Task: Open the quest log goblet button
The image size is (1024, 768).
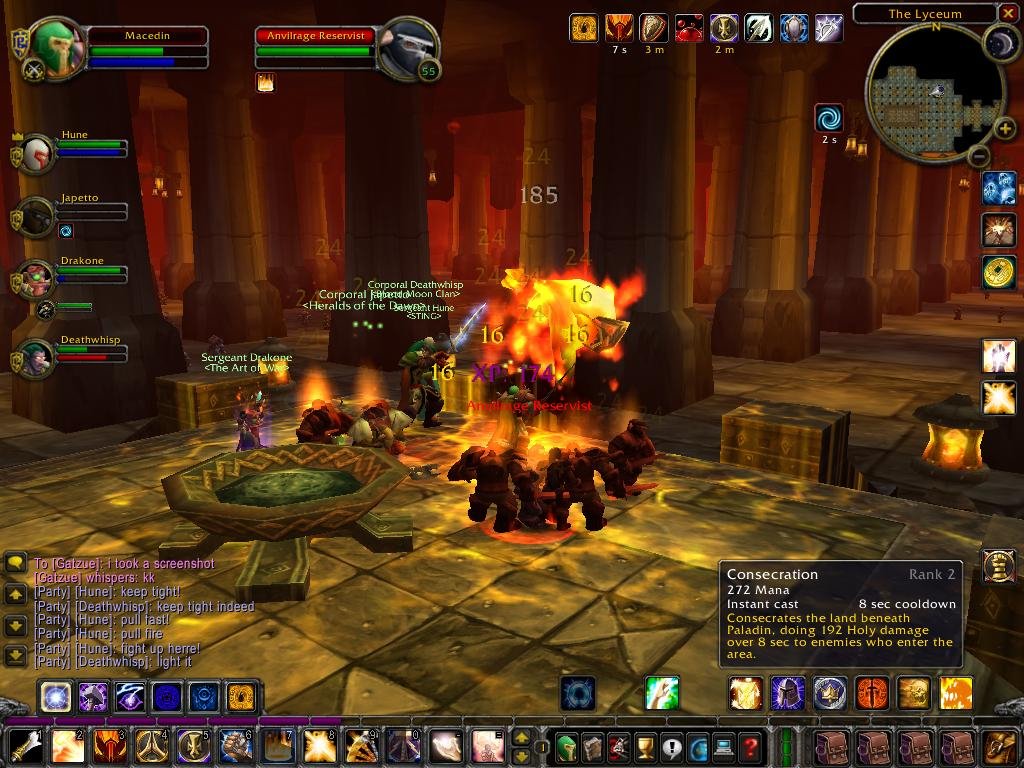Action: (x=644, y=746)
